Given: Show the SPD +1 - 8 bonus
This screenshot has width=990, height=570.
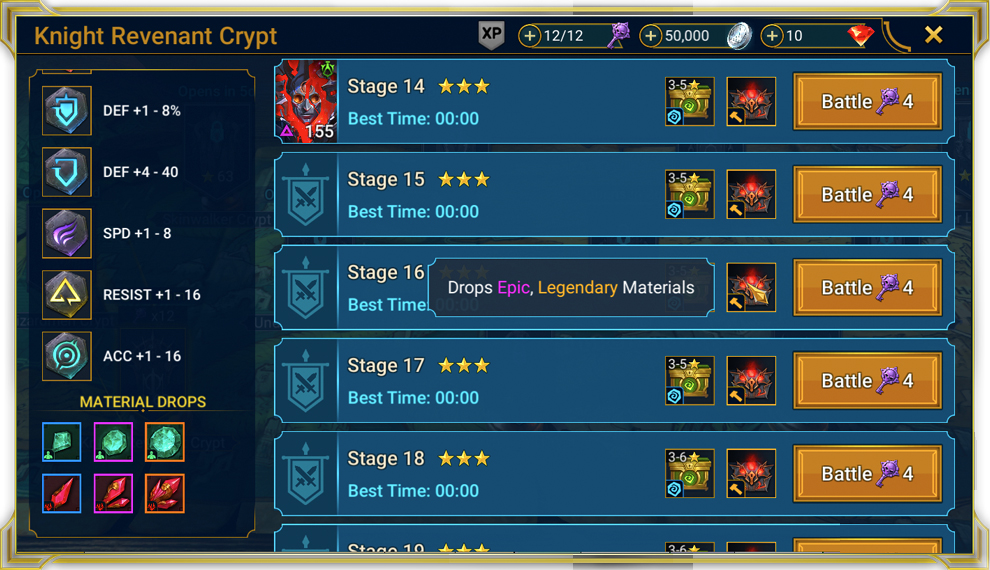Looking at the screenshot, I should pyautogui.click(x=67, y=233).
